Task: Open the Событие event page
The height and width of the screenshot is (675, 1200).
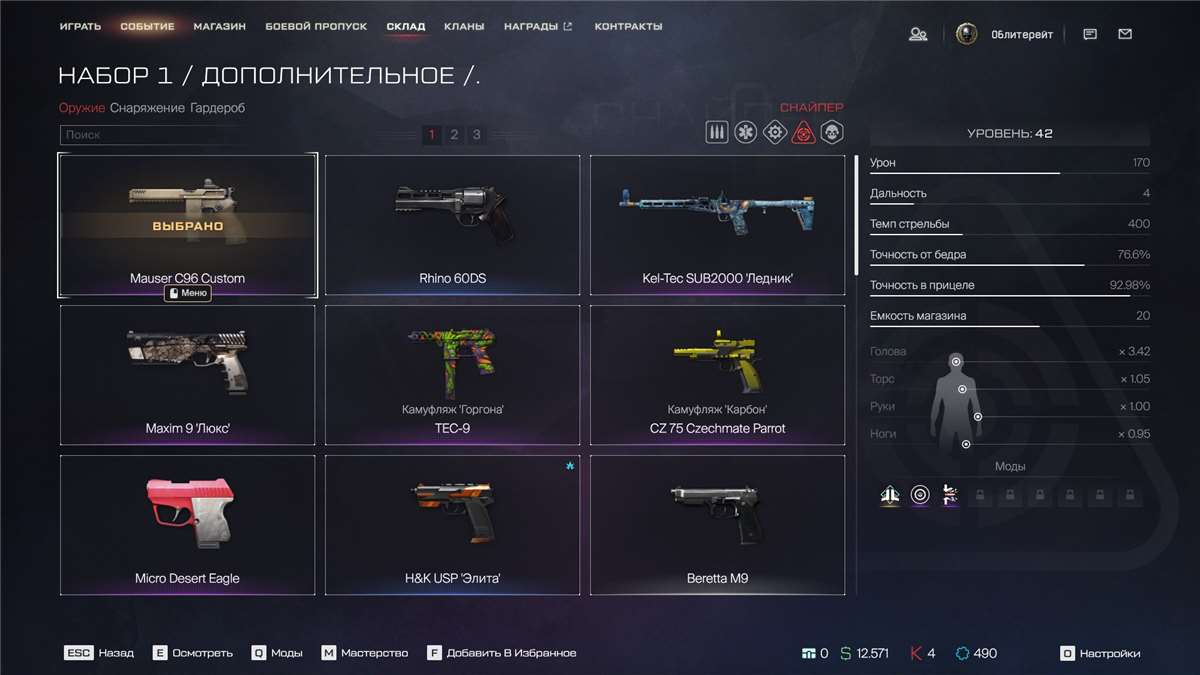Action: pos(147,26)
